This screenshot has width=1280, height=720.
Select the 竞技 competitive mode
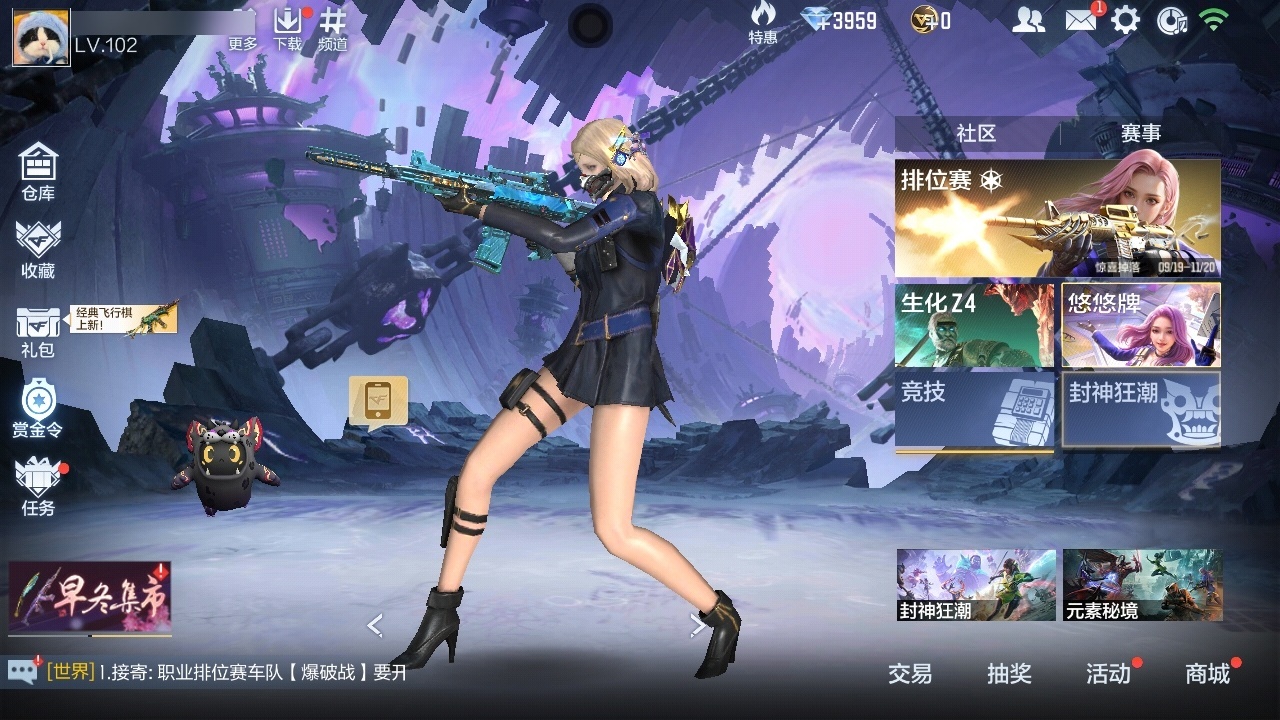[x=974, y=409]
